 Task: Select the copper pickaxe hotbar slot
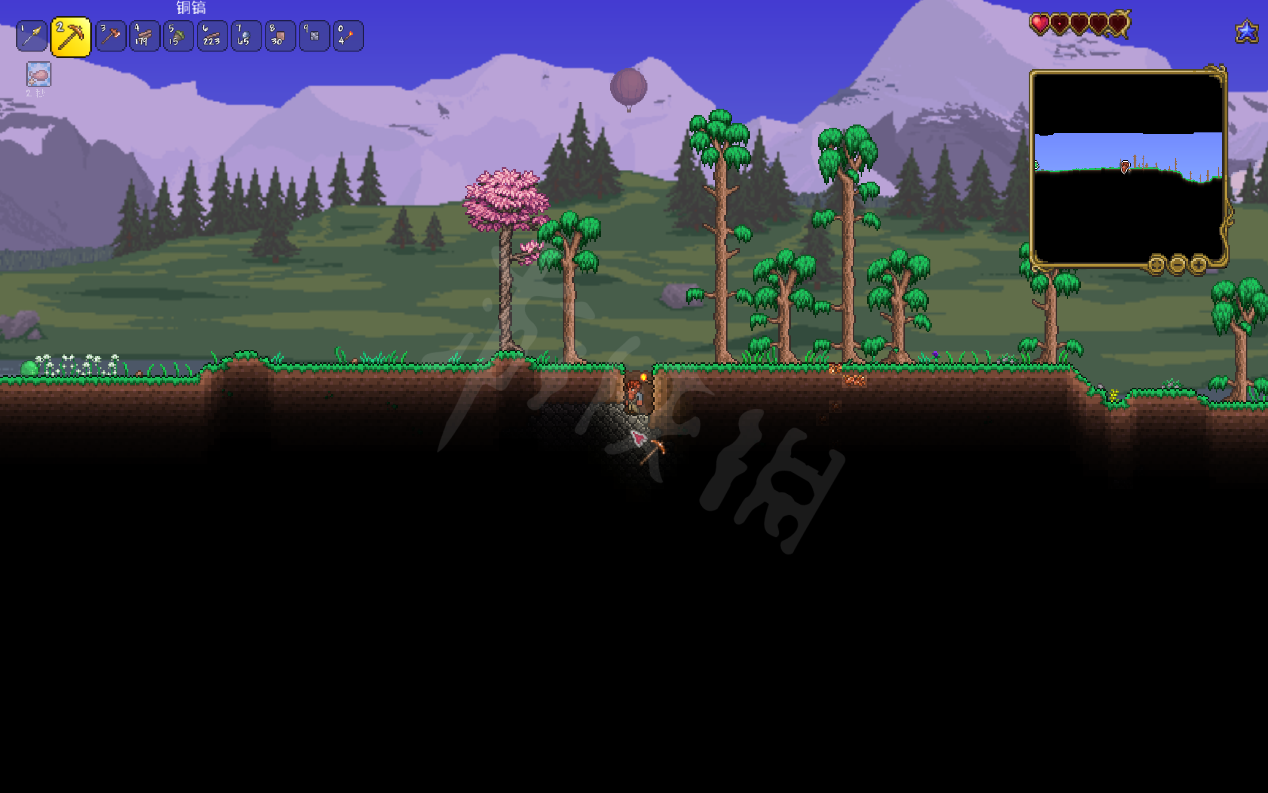point(70,37)
